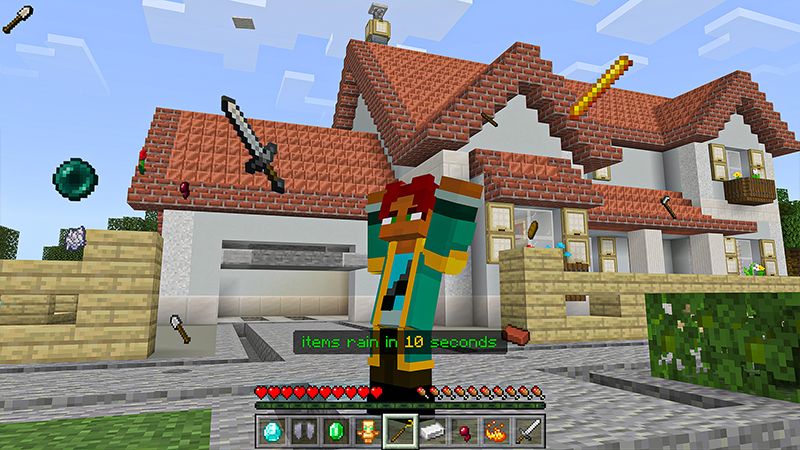Pick the red beetroot item slot
This screenshot has height=450, width=800.
(463, 431)
